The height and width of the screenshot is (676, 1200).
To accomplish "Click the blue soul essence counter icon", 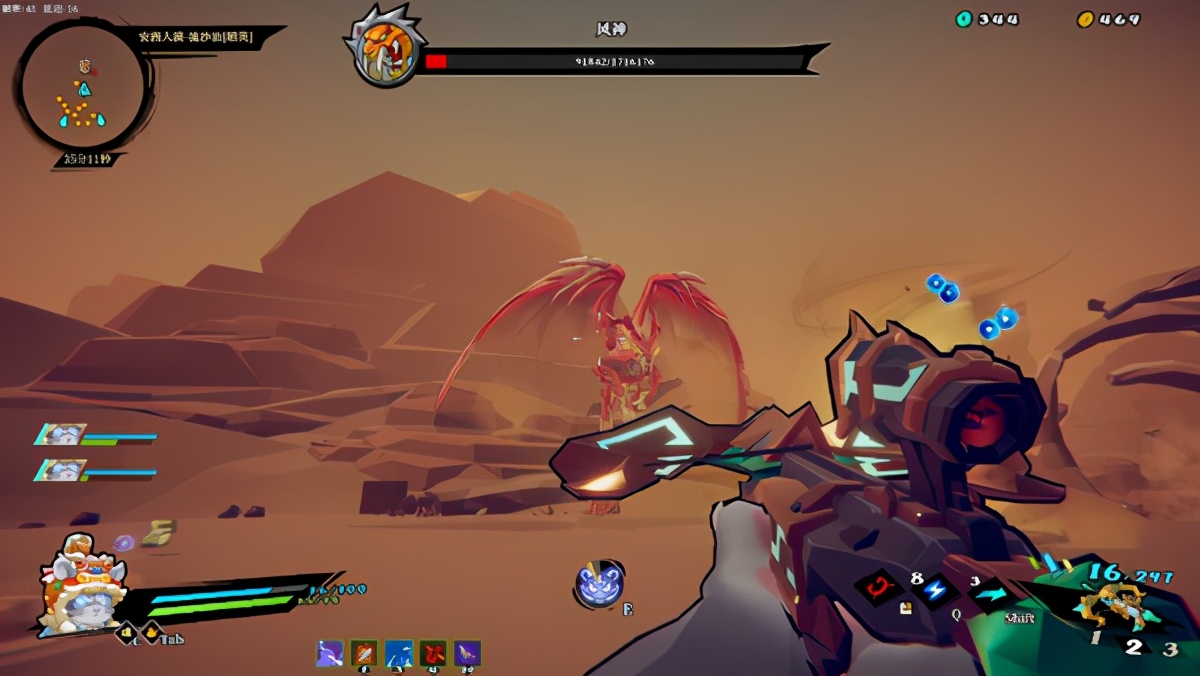I will tap(964, 19).
